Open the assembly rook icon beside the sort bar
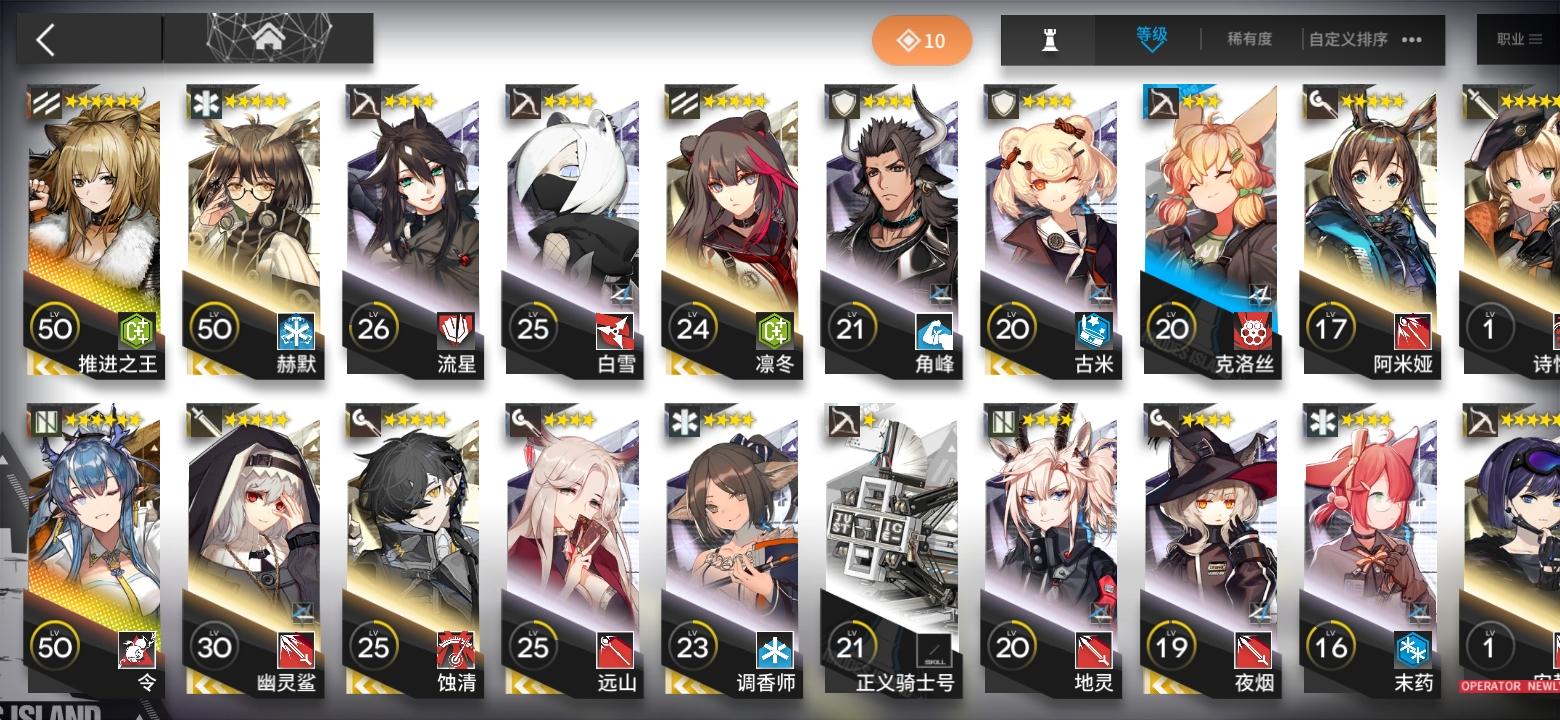The image size is (1560, 720). click(1048, 40)
